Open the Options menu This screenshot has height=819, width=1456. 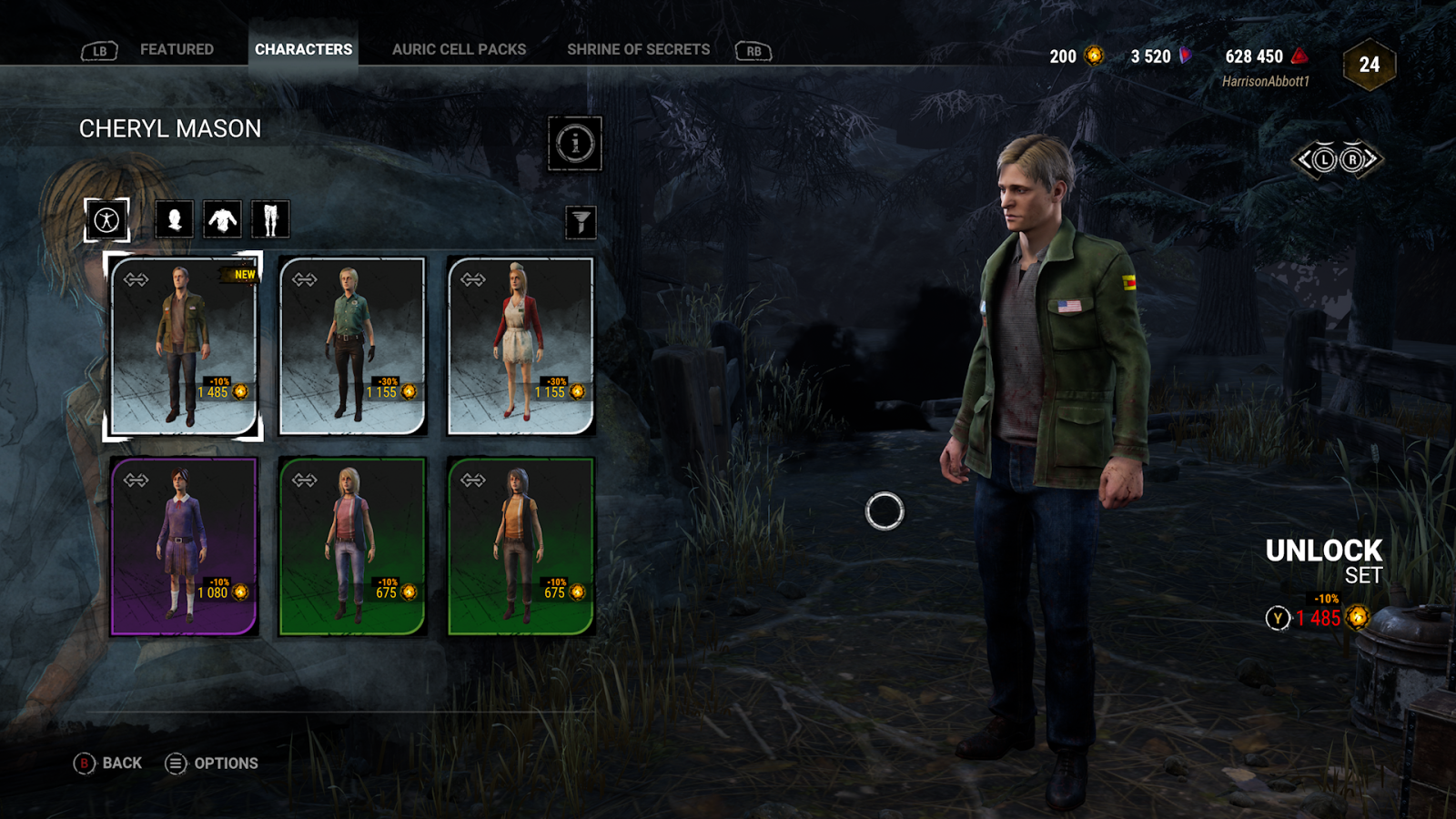coord(212,763)
